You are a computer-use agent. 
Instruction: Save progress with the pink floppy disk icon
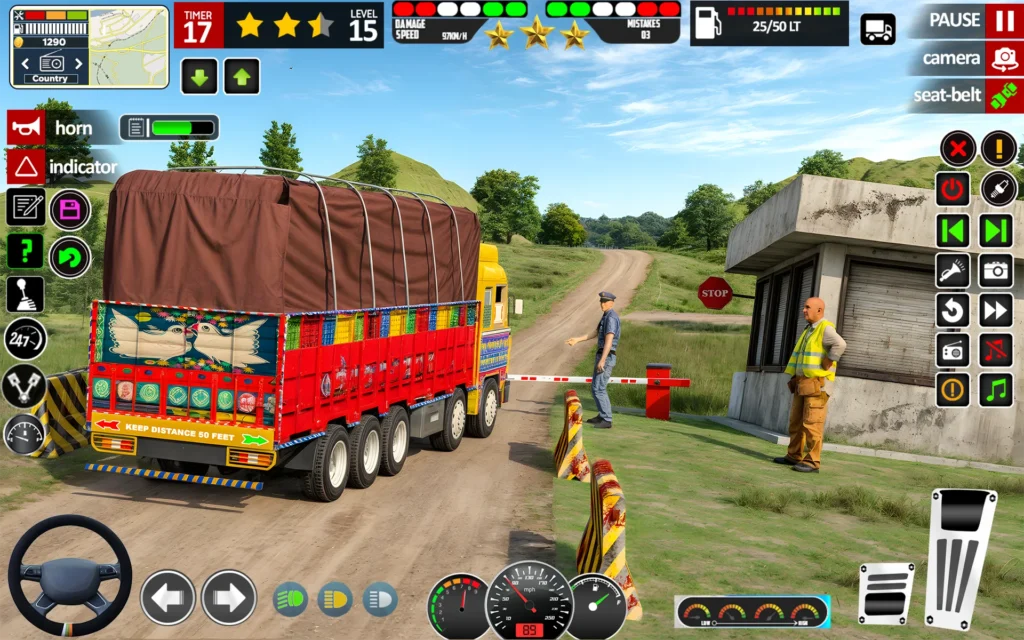tap(70, 209)
